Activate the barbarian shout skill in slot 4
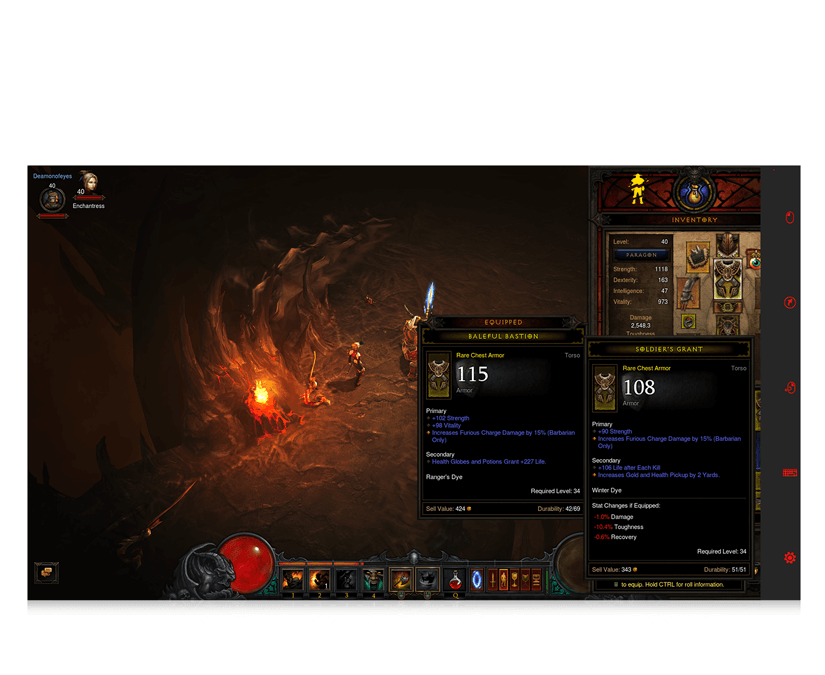 pyautogui.click(x=373, y=580)
